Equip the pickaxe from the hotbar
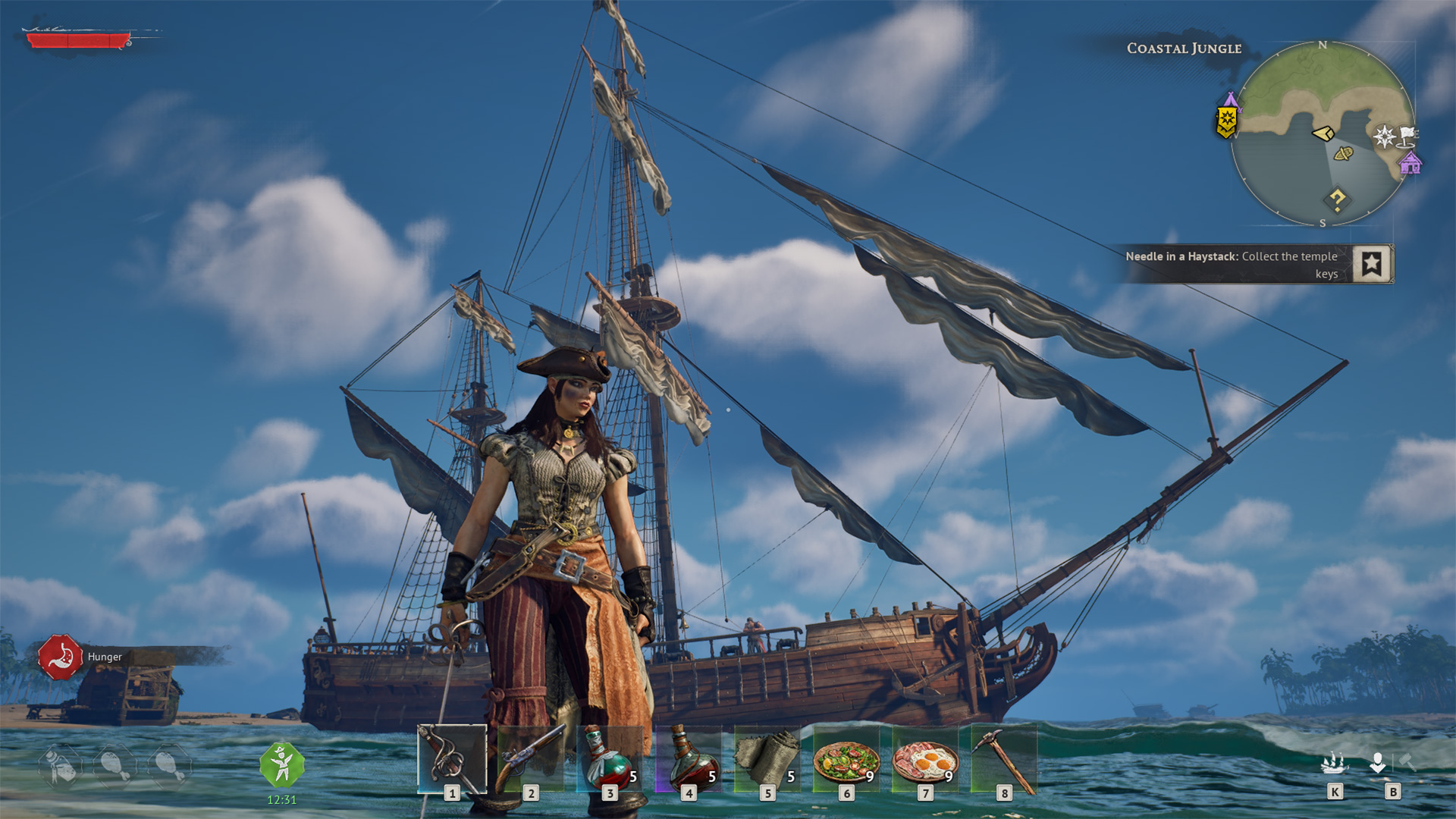This screenshot has height=819, width=1456. 1004,758
